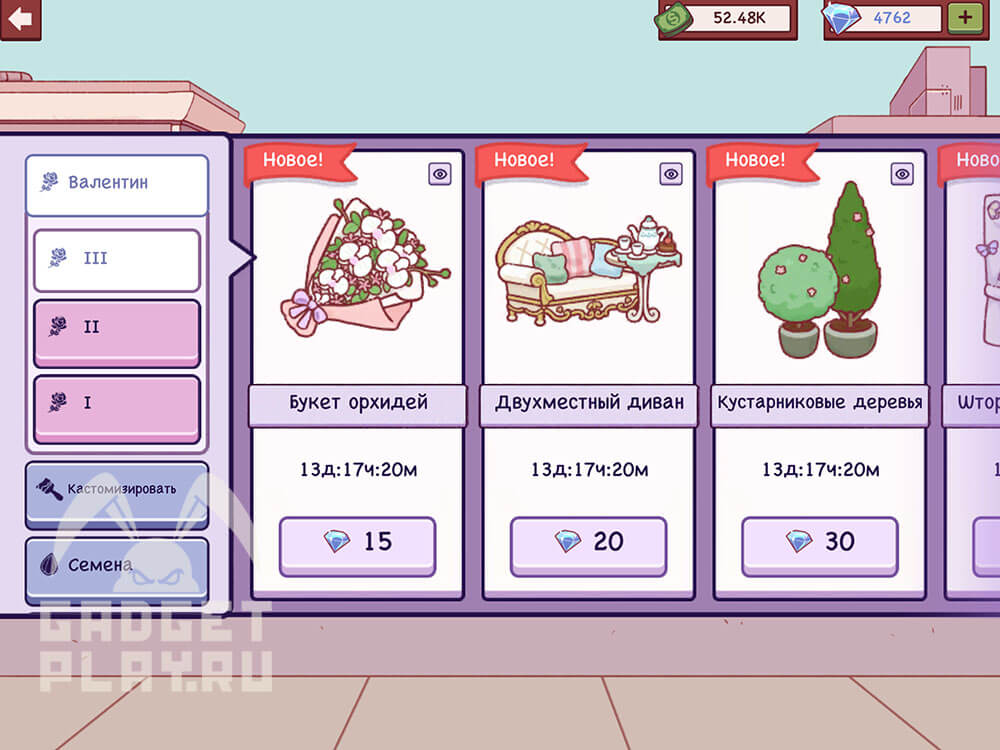
Task: Preview the two-seat sofa with eye icon
Action: pyautogui.click(x=671, y=174)
